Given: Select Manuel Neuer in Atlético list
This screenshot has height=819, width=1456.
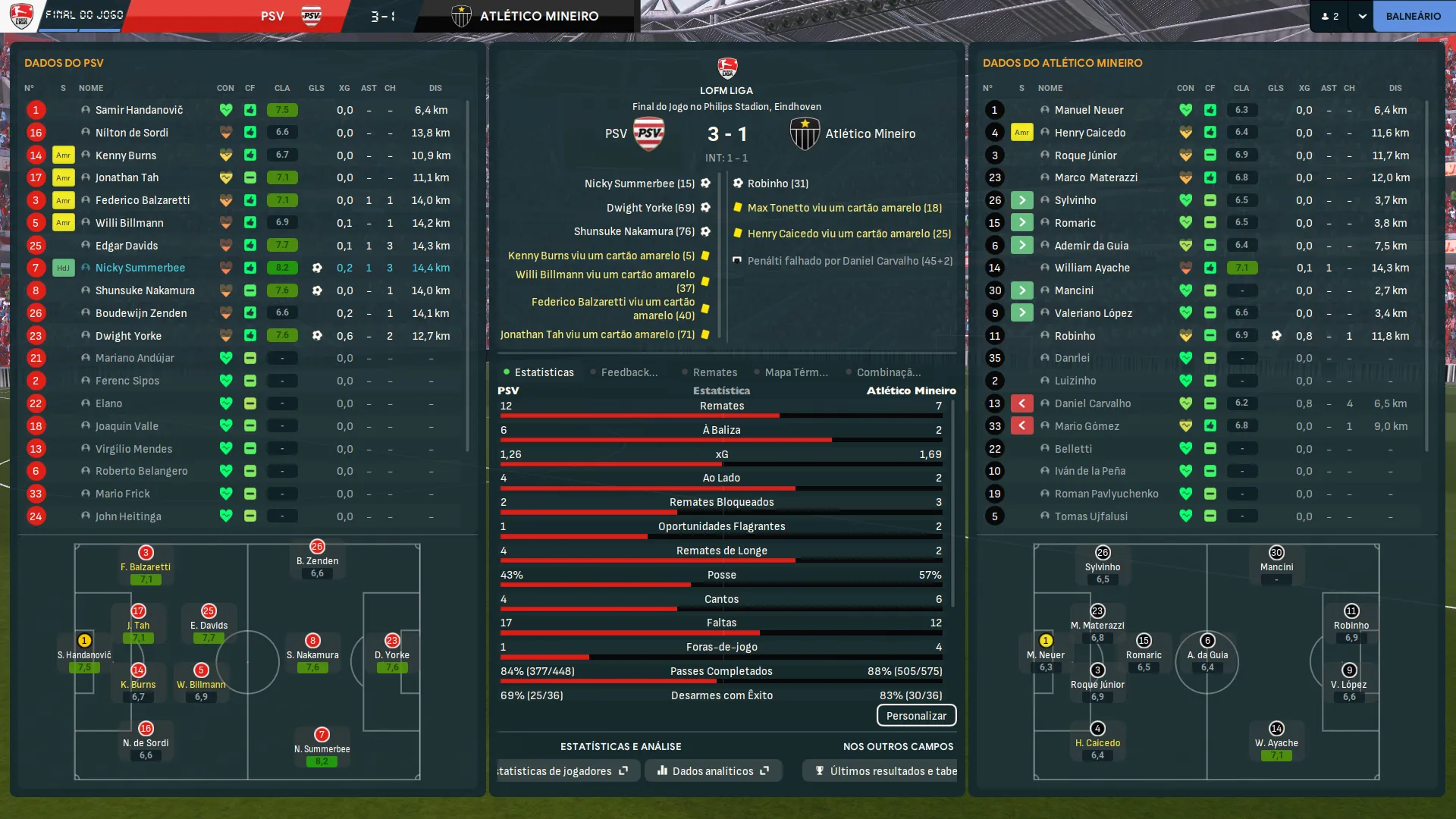Looking at the screenshot, I should pos(1088,110).
